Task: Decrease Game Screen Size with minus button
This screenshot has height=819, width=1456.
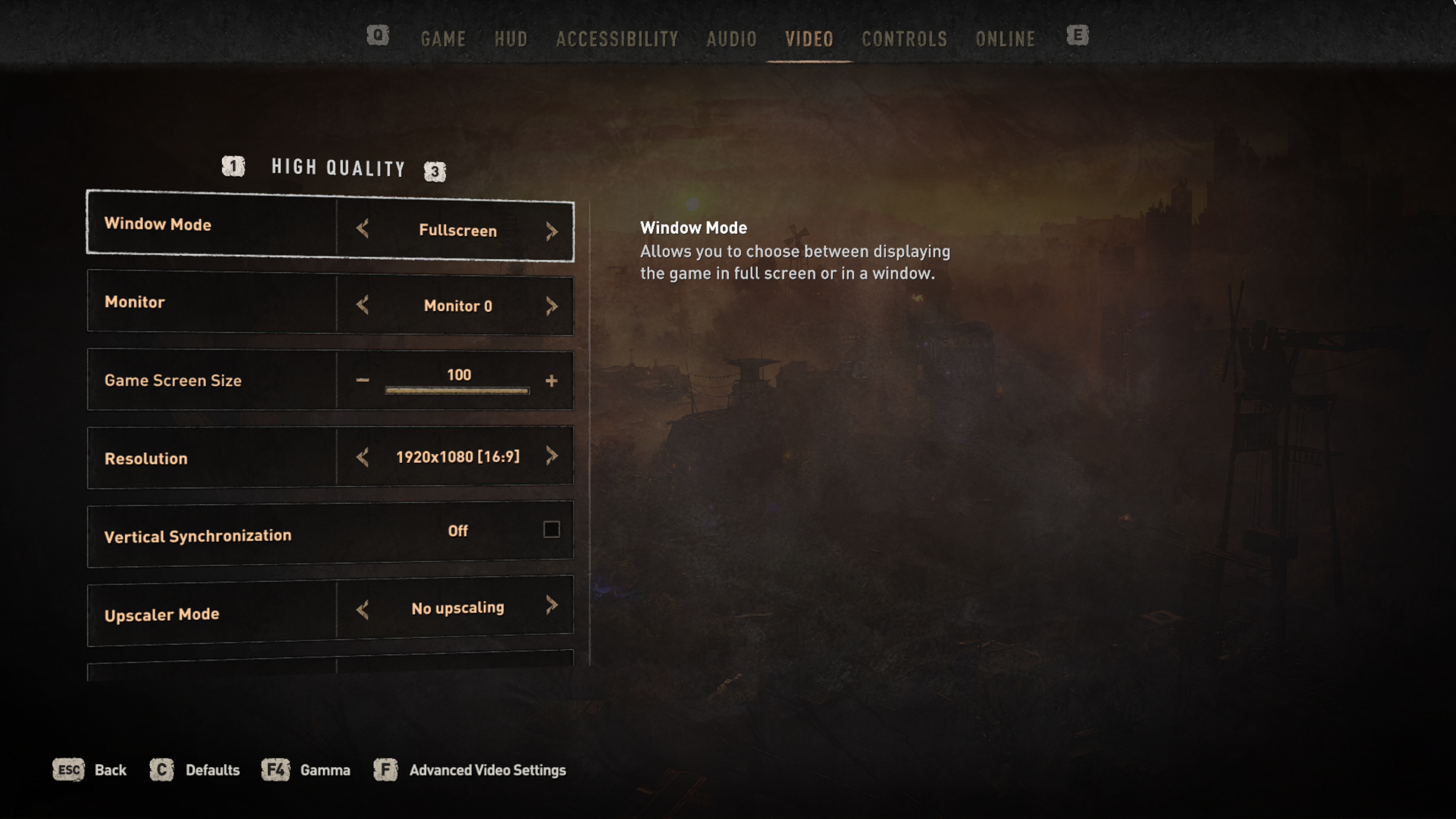Action: pyautogui.click(x=363, y=380)
